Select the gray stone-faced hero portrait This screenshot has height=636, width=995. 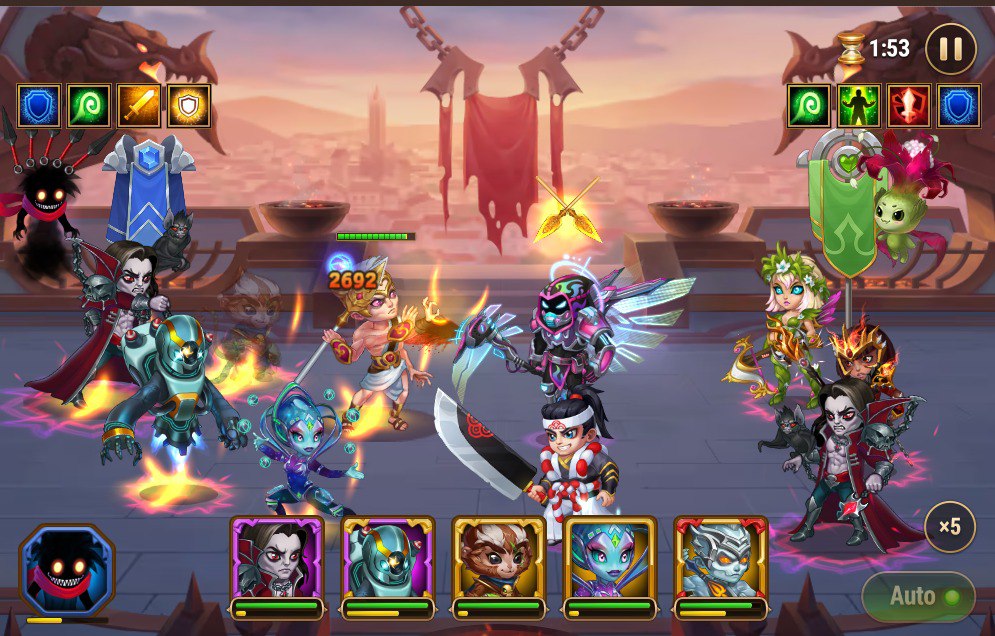(721, 561)
